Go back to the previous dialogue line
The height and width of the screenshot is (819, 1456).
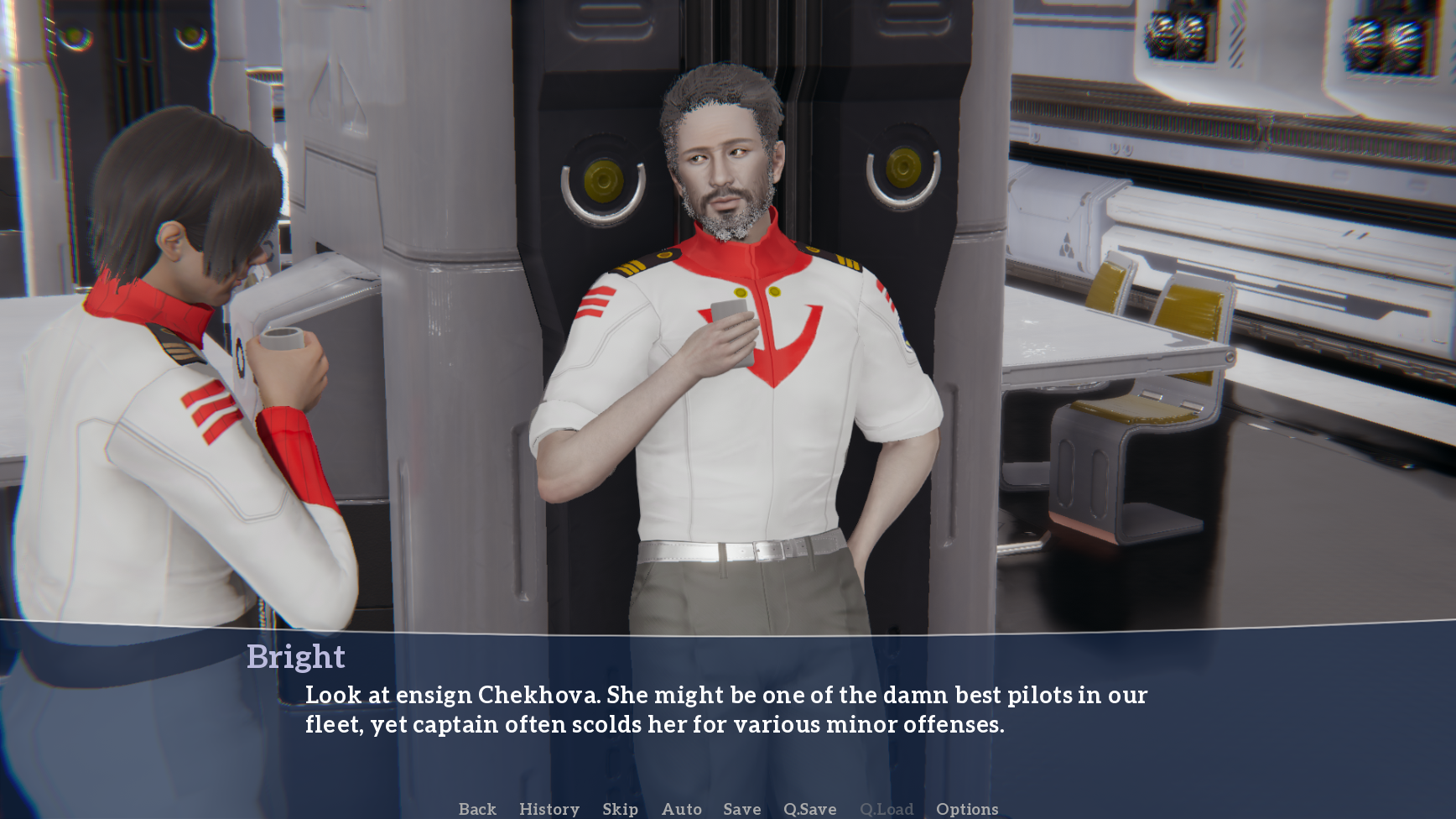pyautogui.click(x=477, y=809)
